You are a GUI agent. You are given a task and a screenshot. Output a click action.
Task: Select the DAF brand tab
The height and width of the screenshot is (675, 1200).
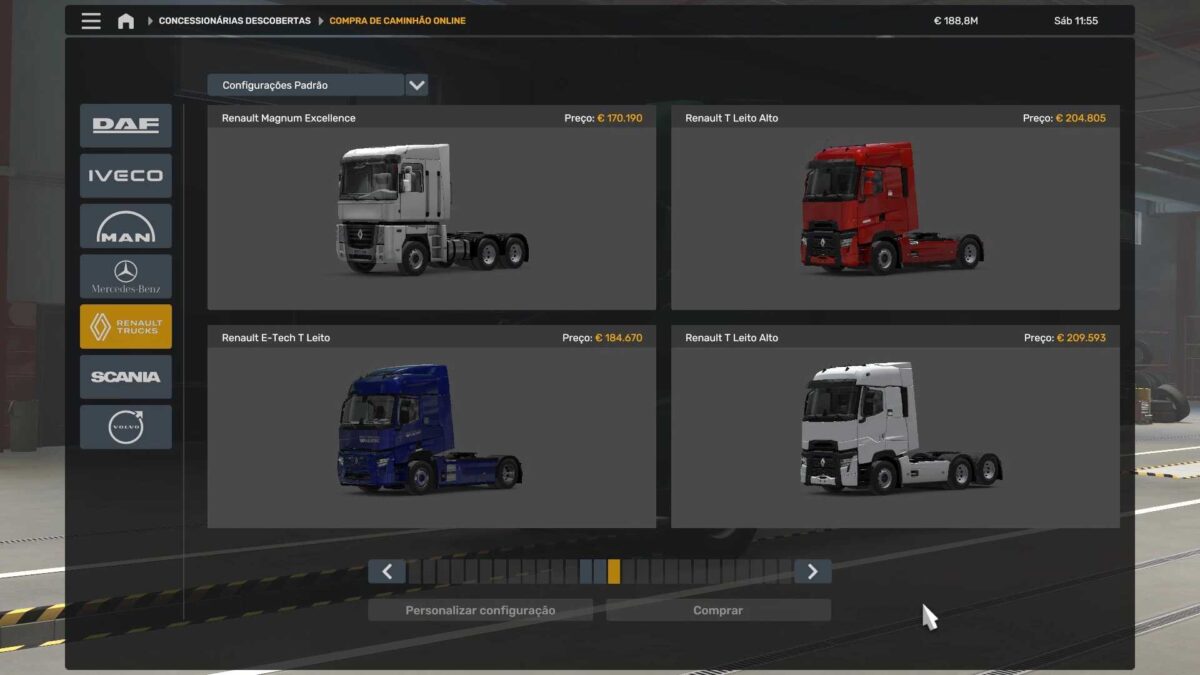point(126,126)
